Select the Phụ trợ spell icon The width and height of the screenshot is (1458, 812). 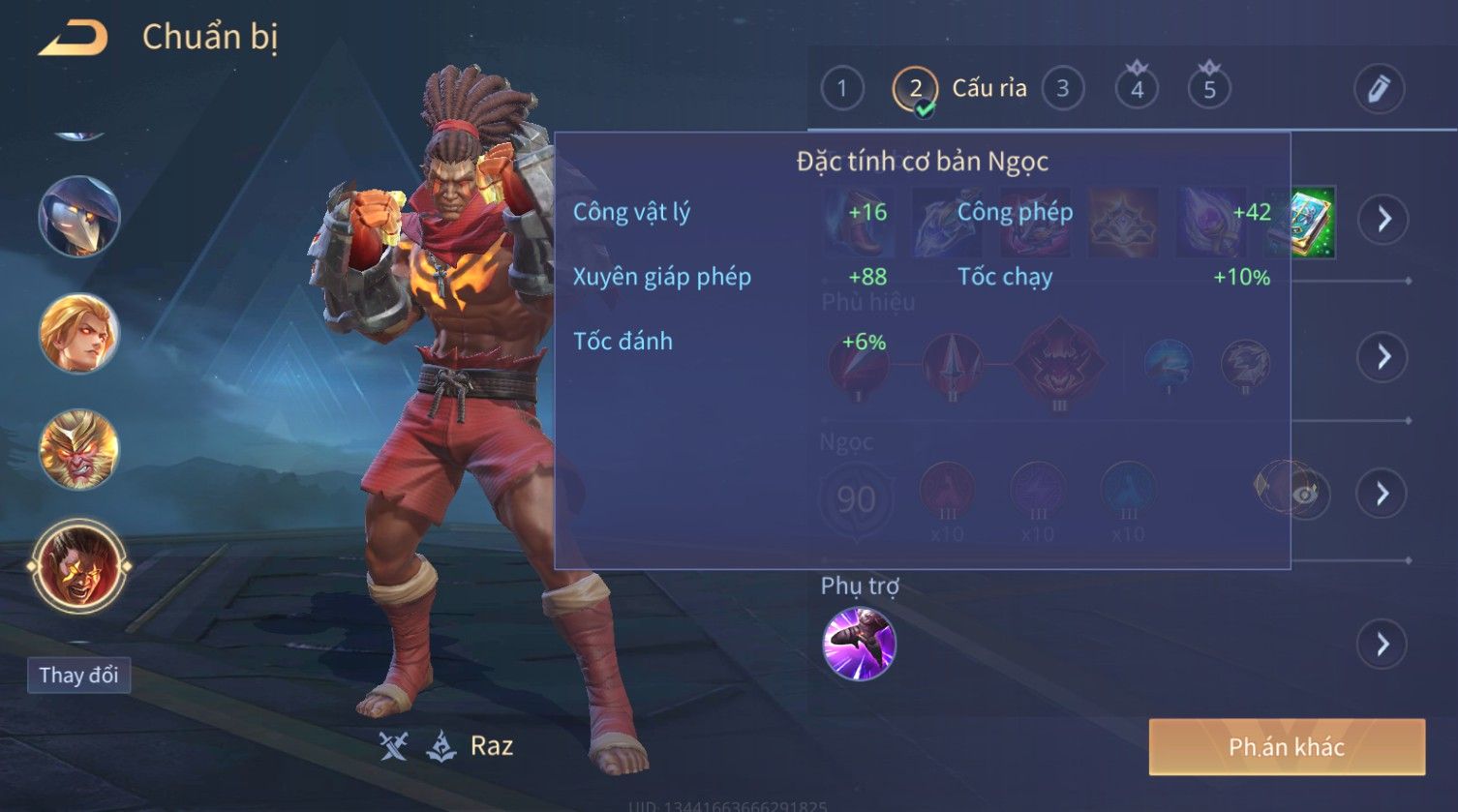pyautogui.click(x=859, y=644)
